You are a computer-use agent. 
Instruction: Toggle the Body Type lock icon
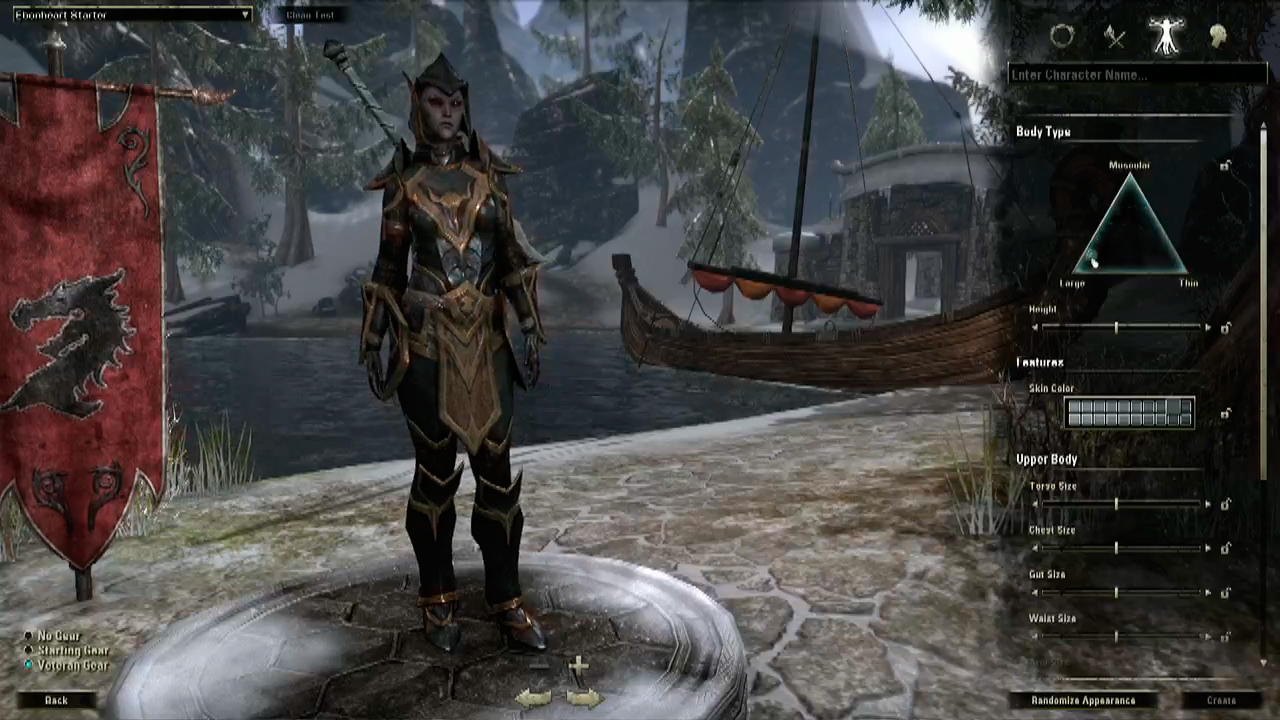click(x=1225, y=166)
